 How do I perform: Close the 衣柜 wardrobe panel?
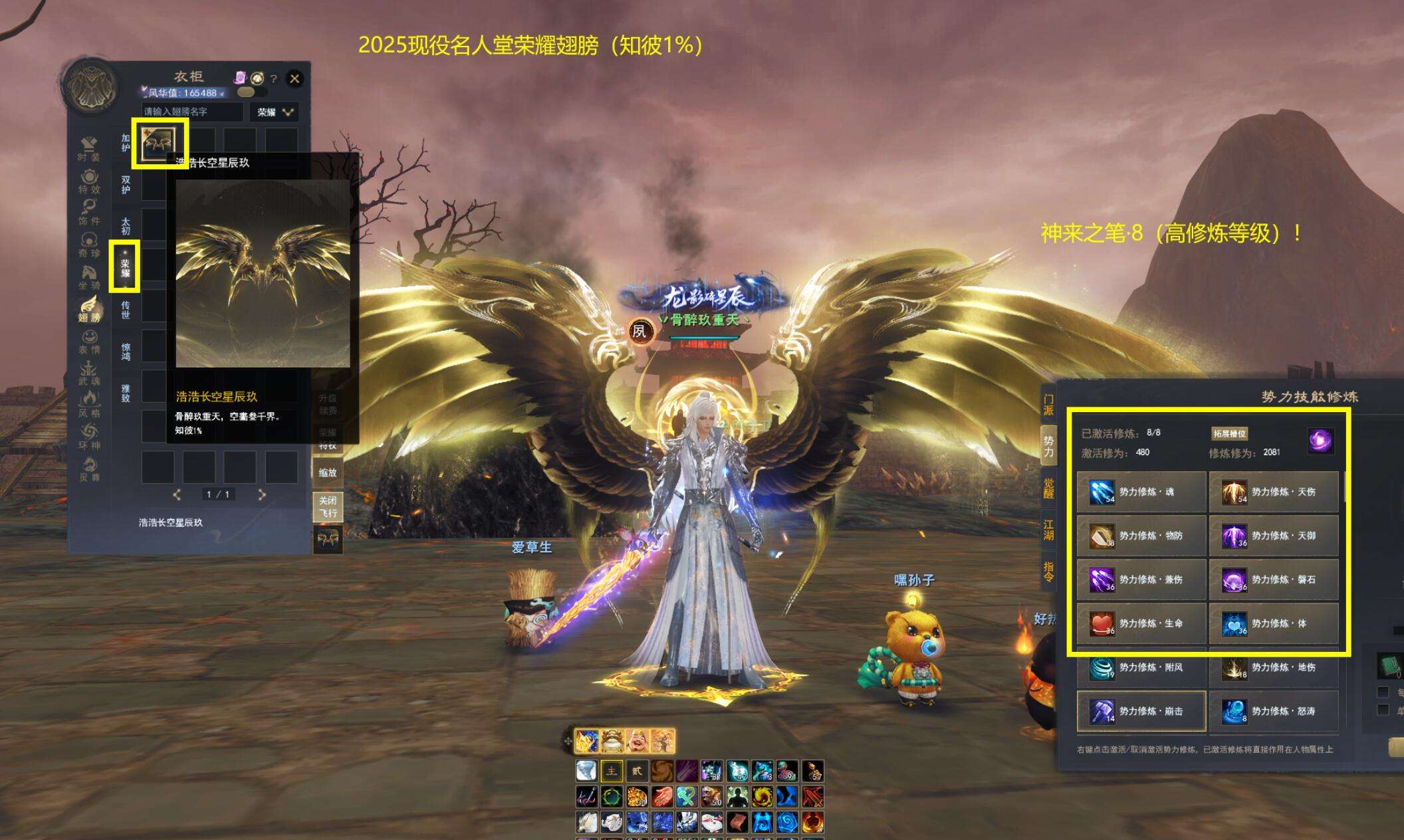tap(294, 79)
